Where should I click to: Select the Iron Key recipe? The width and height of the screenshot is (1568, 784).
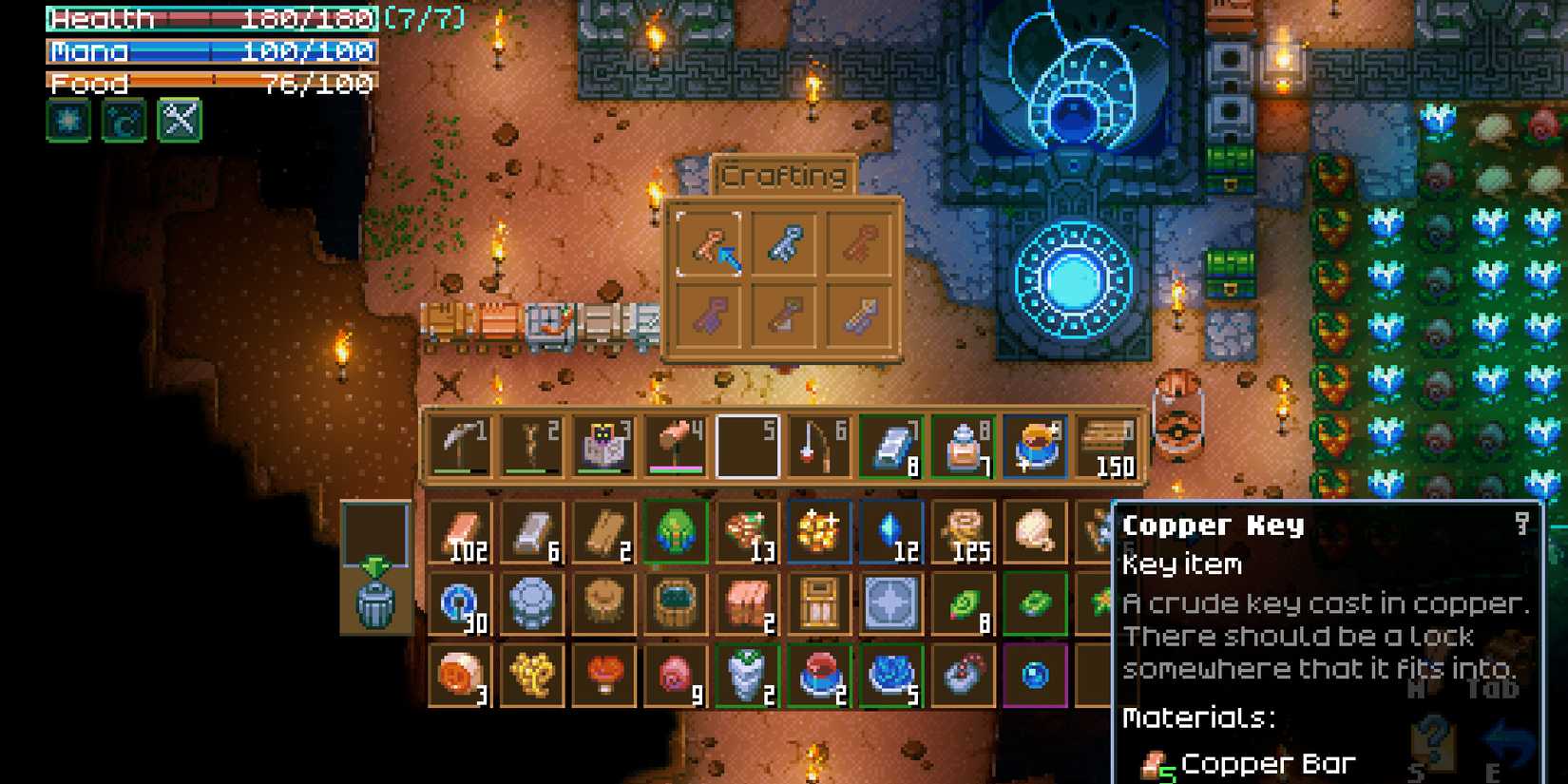pos(786,242)
